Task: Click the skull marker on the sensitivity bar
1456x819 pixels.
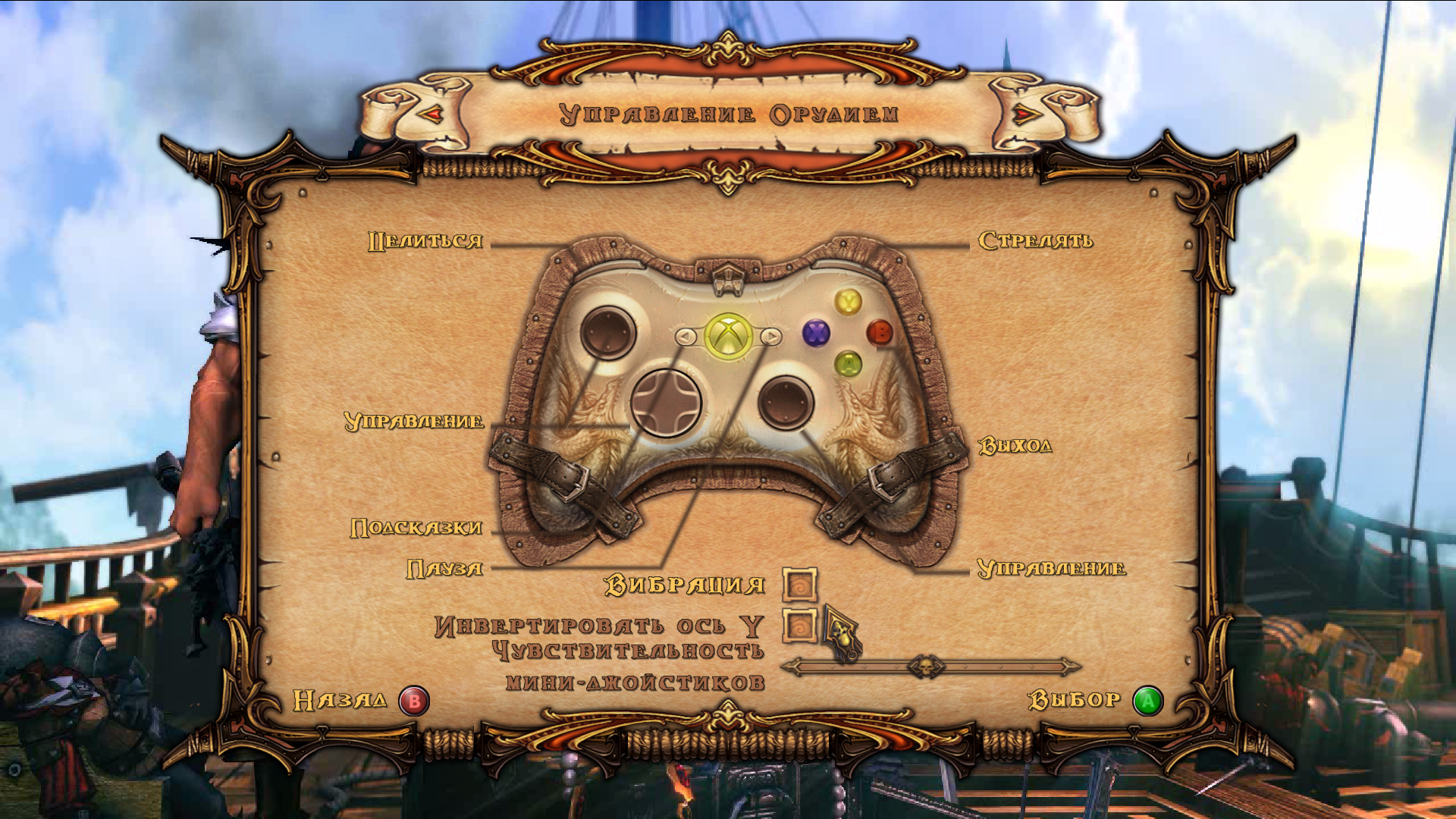Action: (x=927, y=667)
